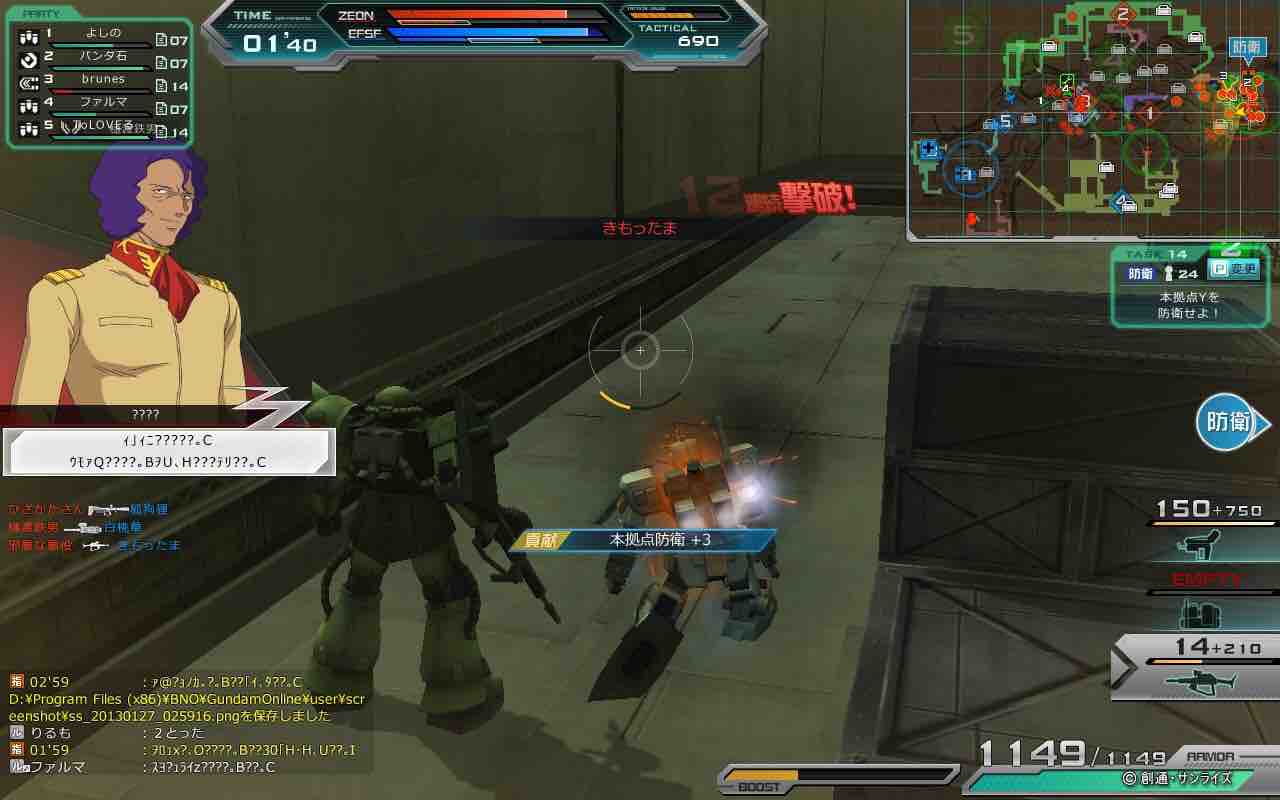This screenshot has height=800, width=1280.
Task: Select party member brunes
Action: [x=100, y=82]
